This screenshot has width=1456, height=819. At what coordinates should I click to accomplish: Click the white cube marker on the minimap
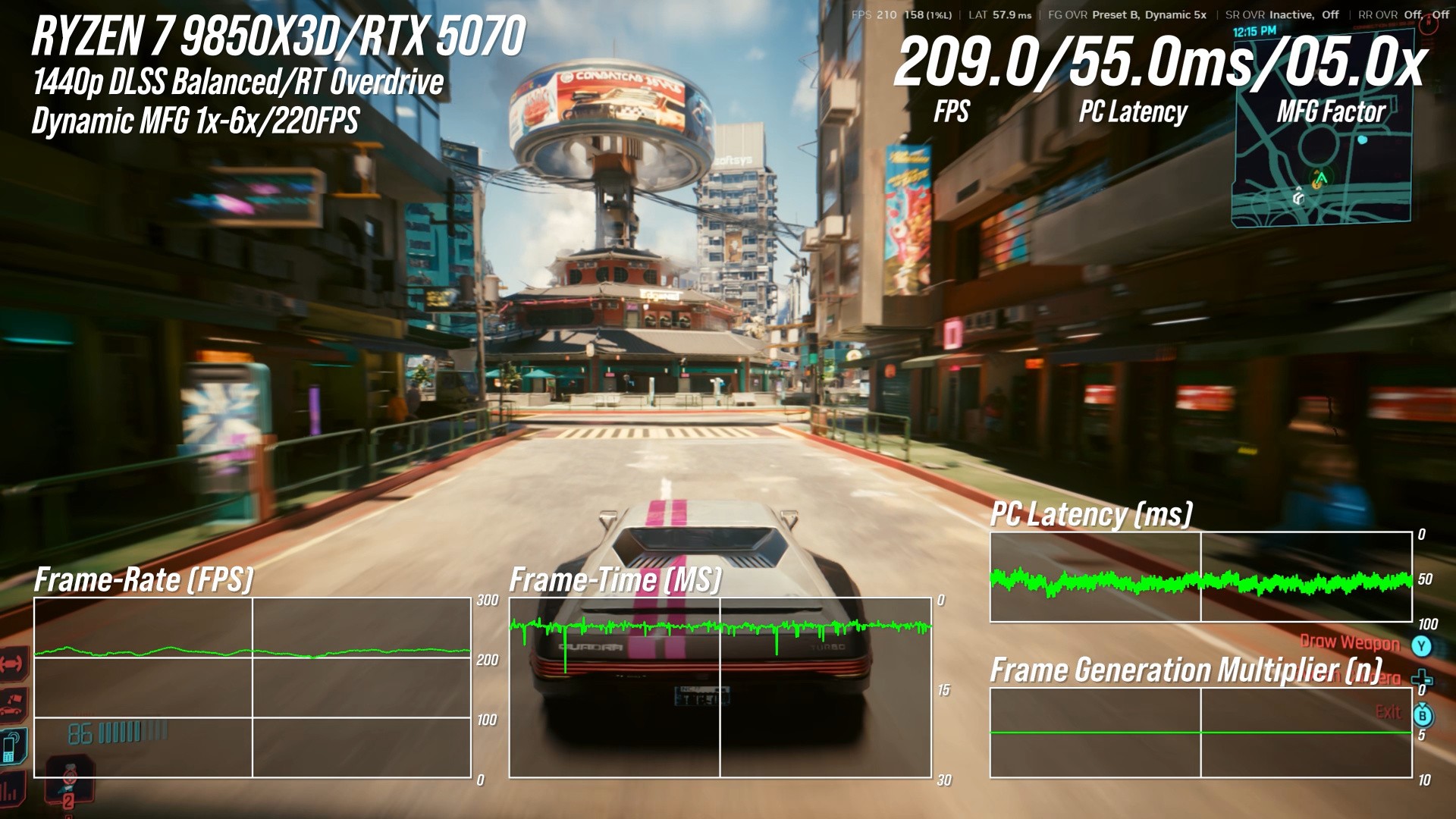click(1299, 198)
